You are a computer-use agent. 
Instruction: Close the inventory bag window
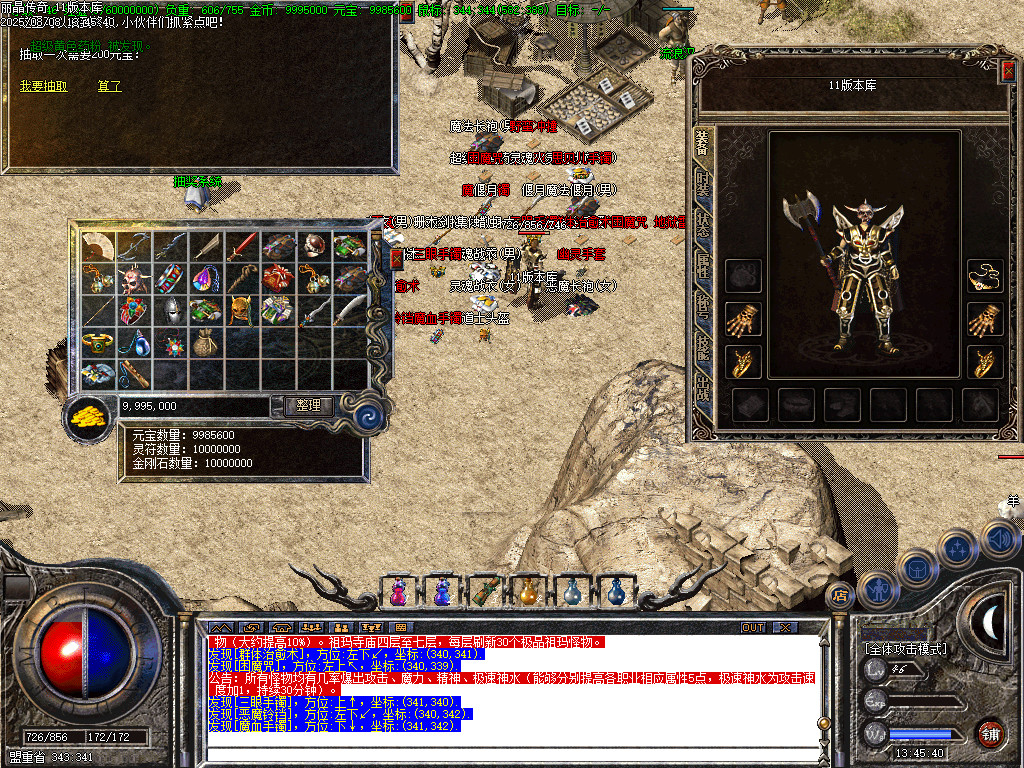[396, 258]
